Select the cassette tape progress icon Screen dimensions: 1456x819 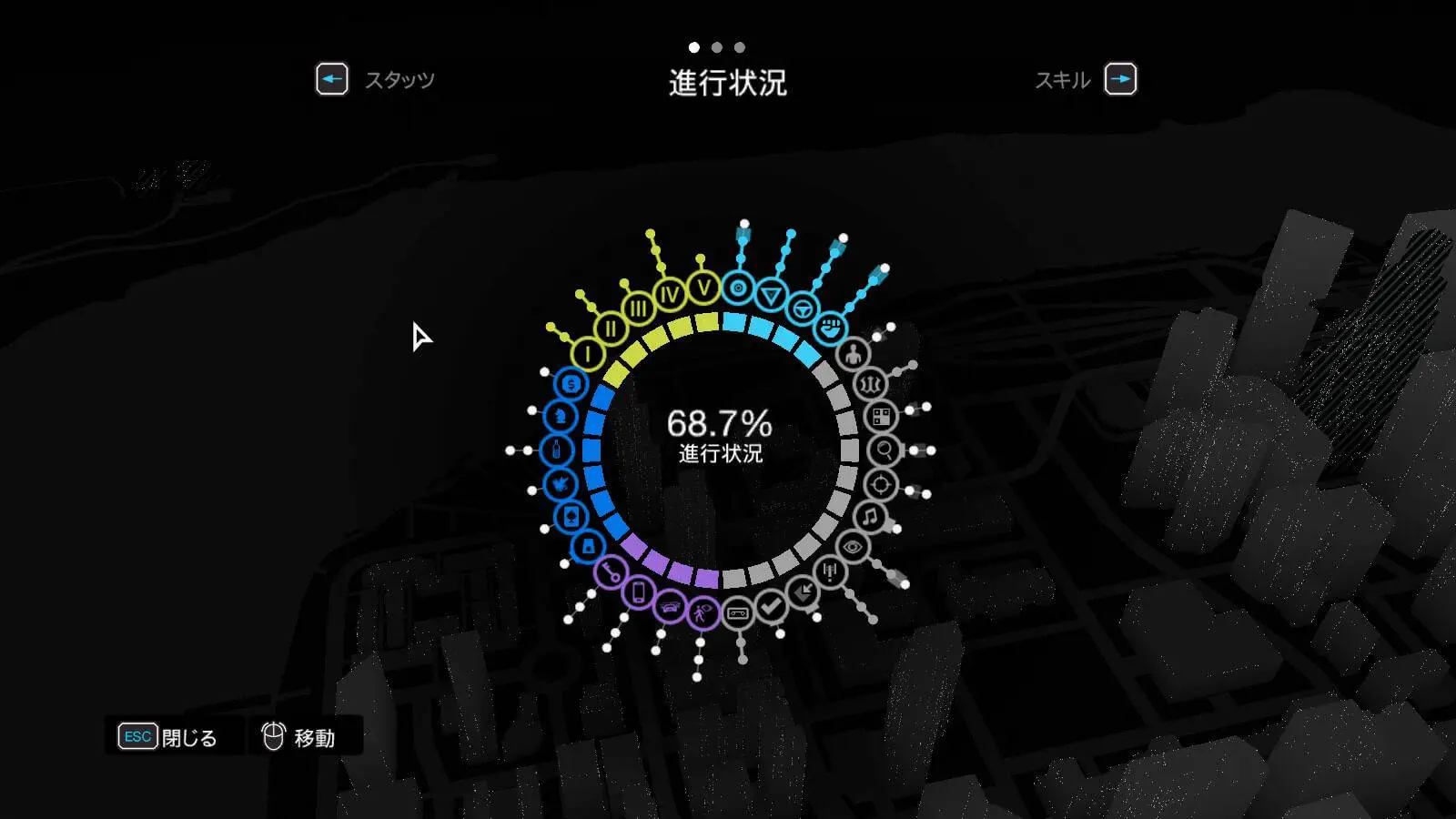738,613
